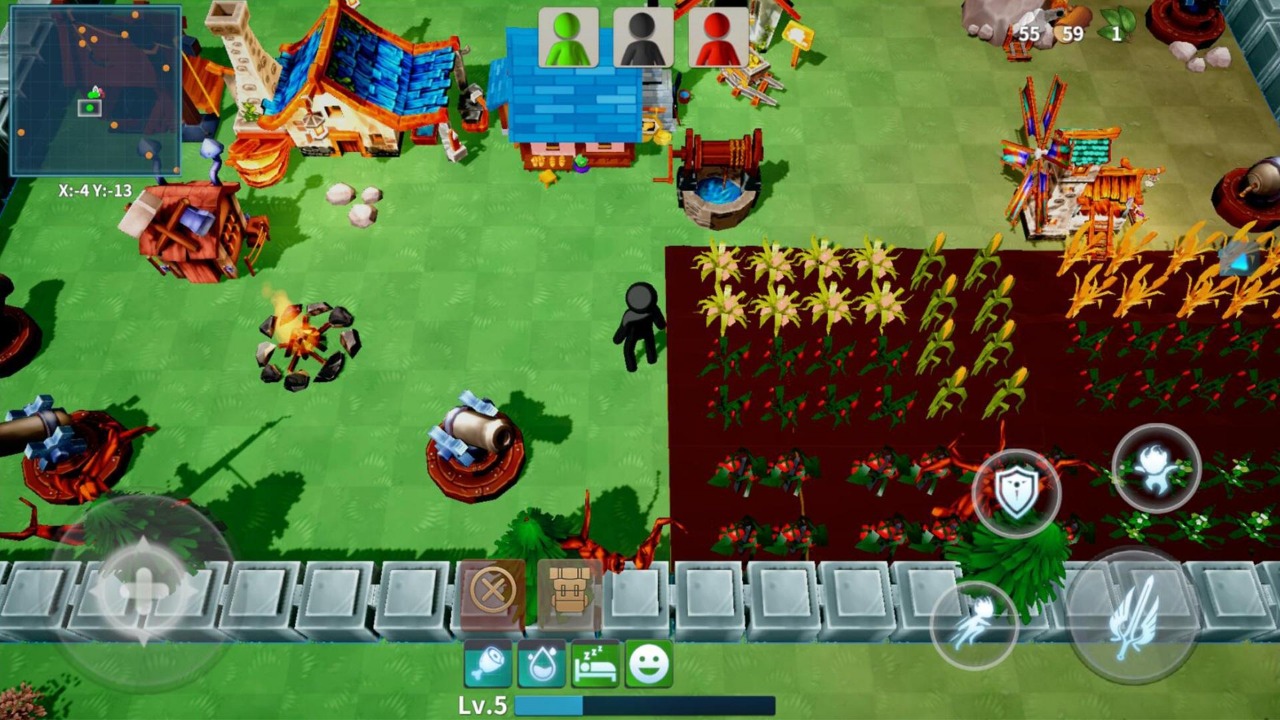Open the backpack inventory

pos(569,592)
